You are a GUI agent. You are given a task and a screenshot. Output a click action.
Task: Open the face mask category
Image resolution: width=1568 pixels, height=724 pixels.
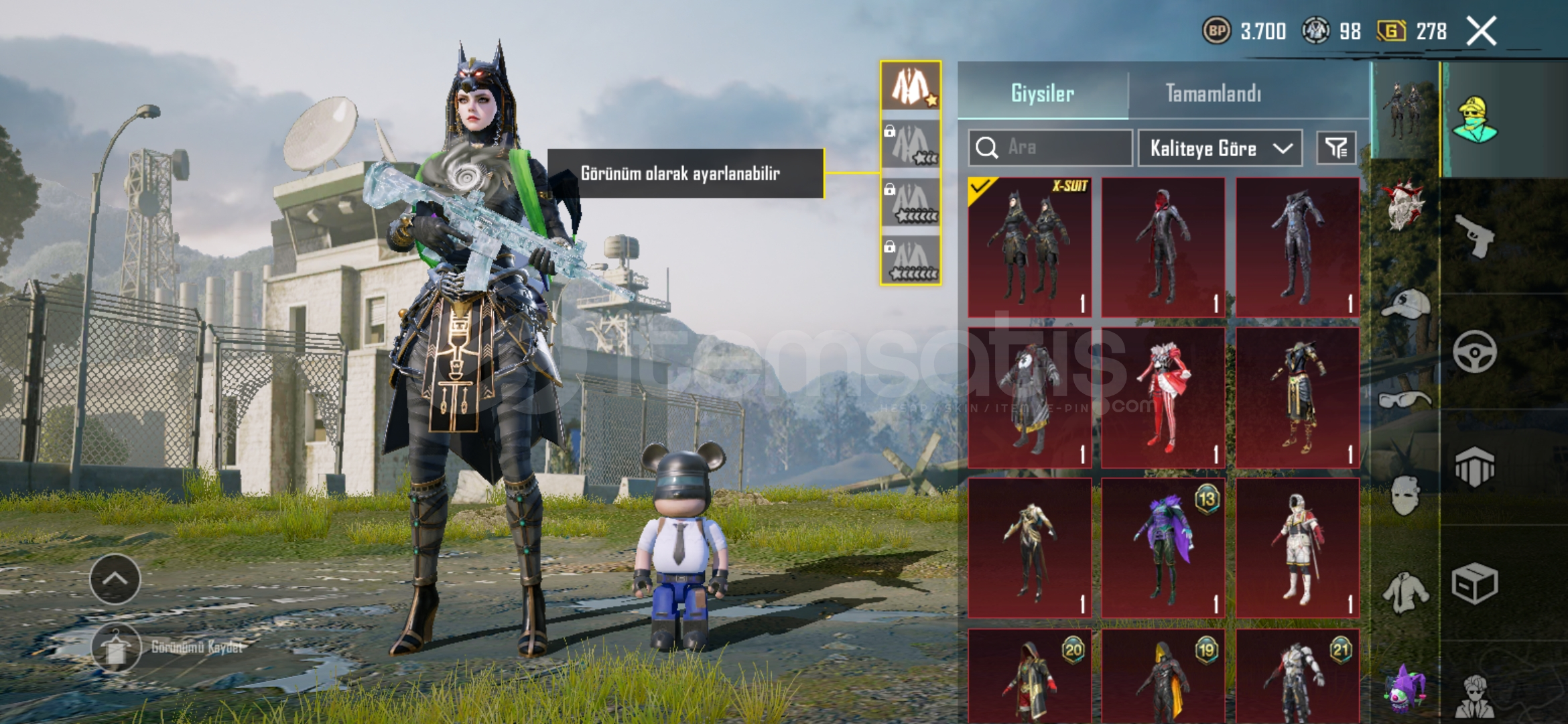click(x=1405, y=495)
